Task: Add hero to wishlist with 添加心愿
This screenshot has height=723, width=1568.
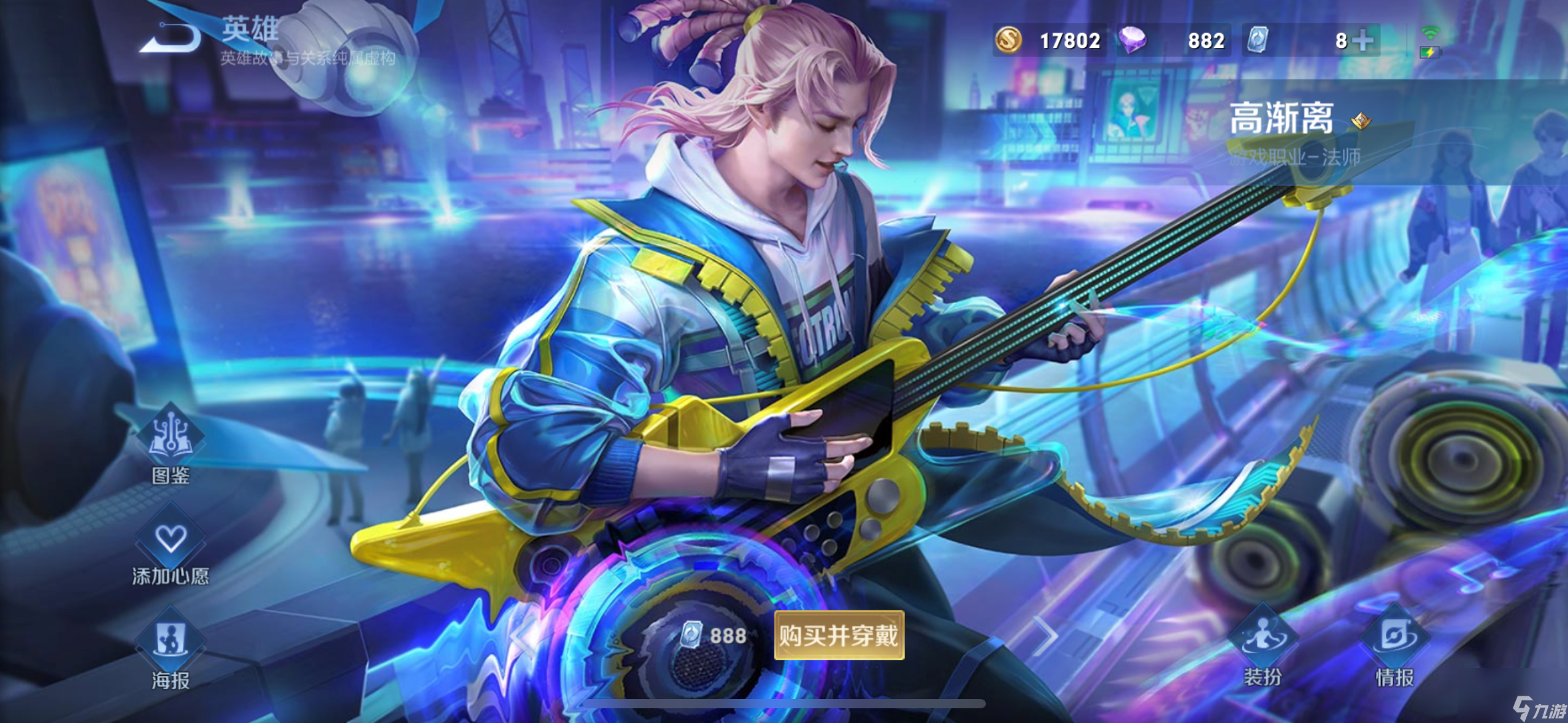Action: coord(171,546)
